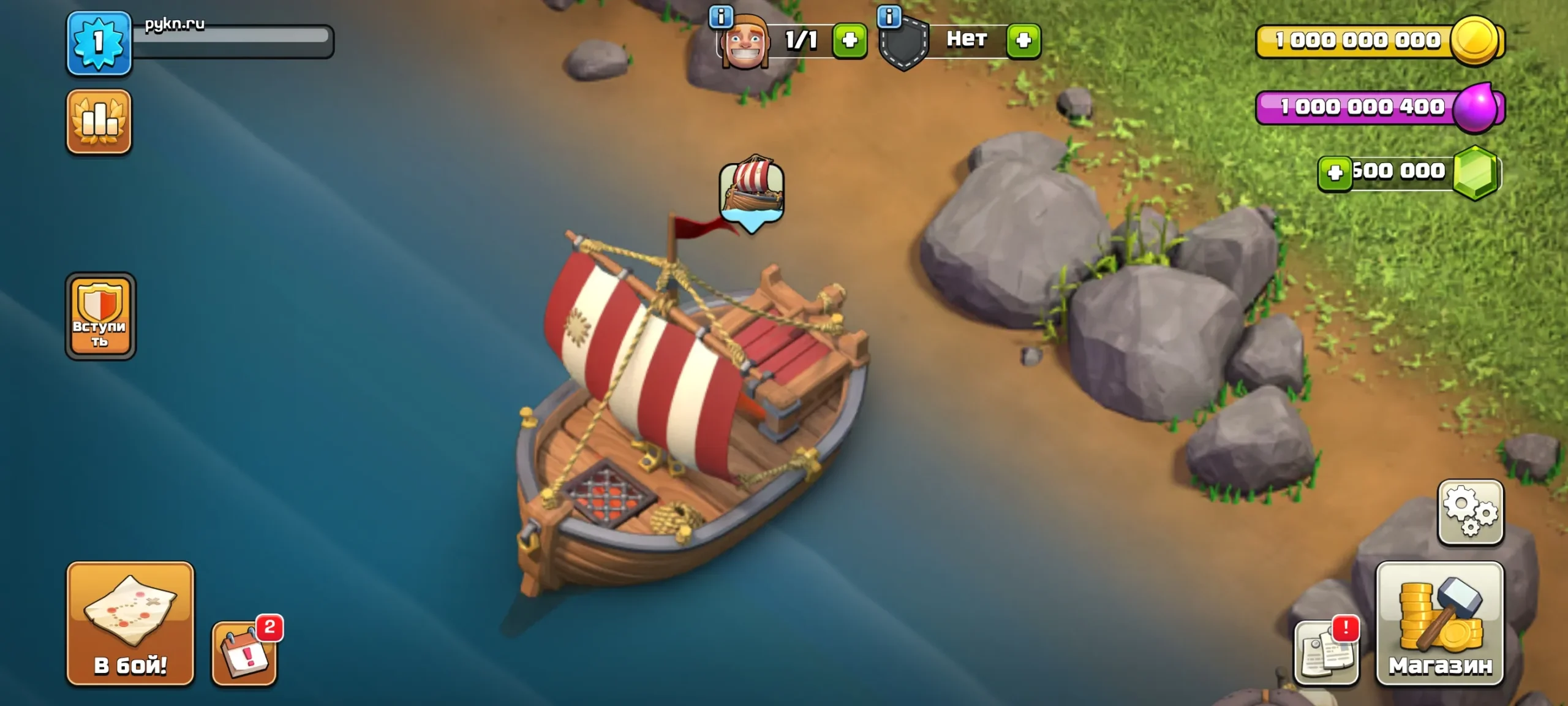Show shield info via the i icon

[x=889, y=17]
